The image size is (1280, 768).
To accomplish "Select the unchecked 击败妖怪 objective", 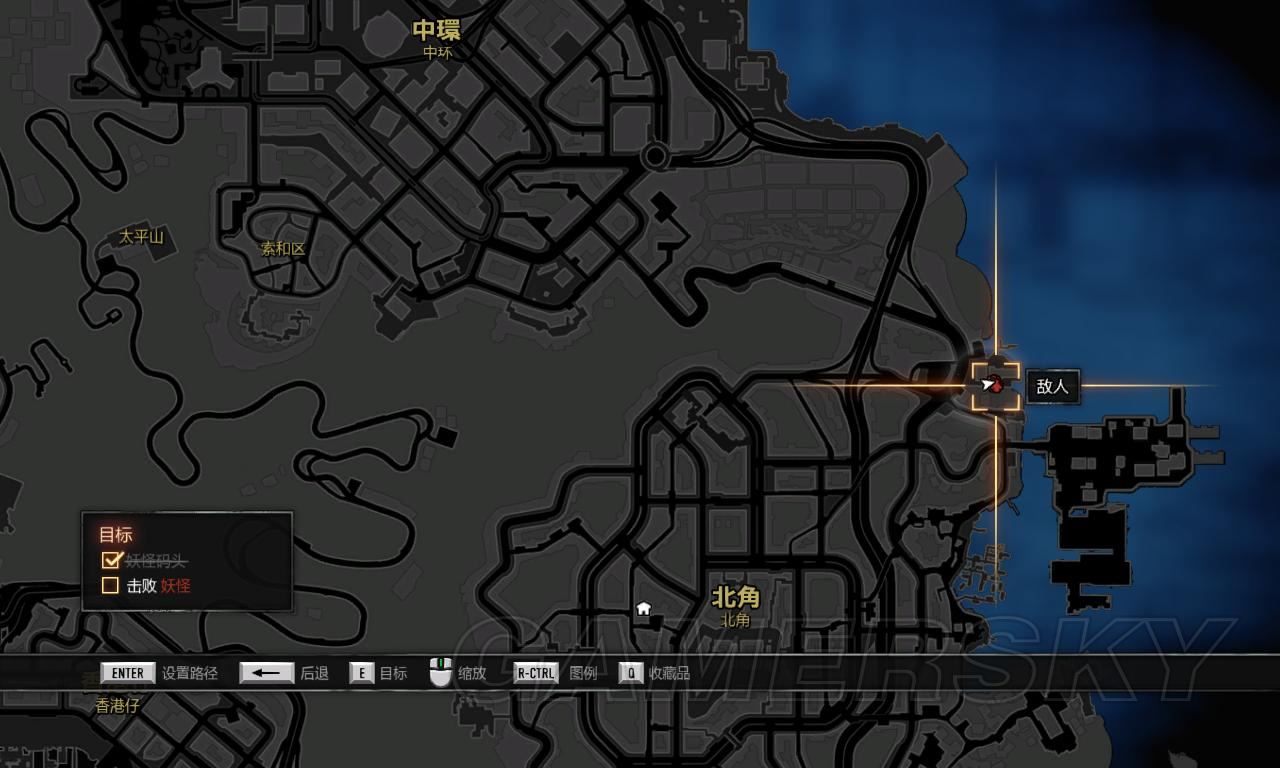I will (x=111, y=585).
